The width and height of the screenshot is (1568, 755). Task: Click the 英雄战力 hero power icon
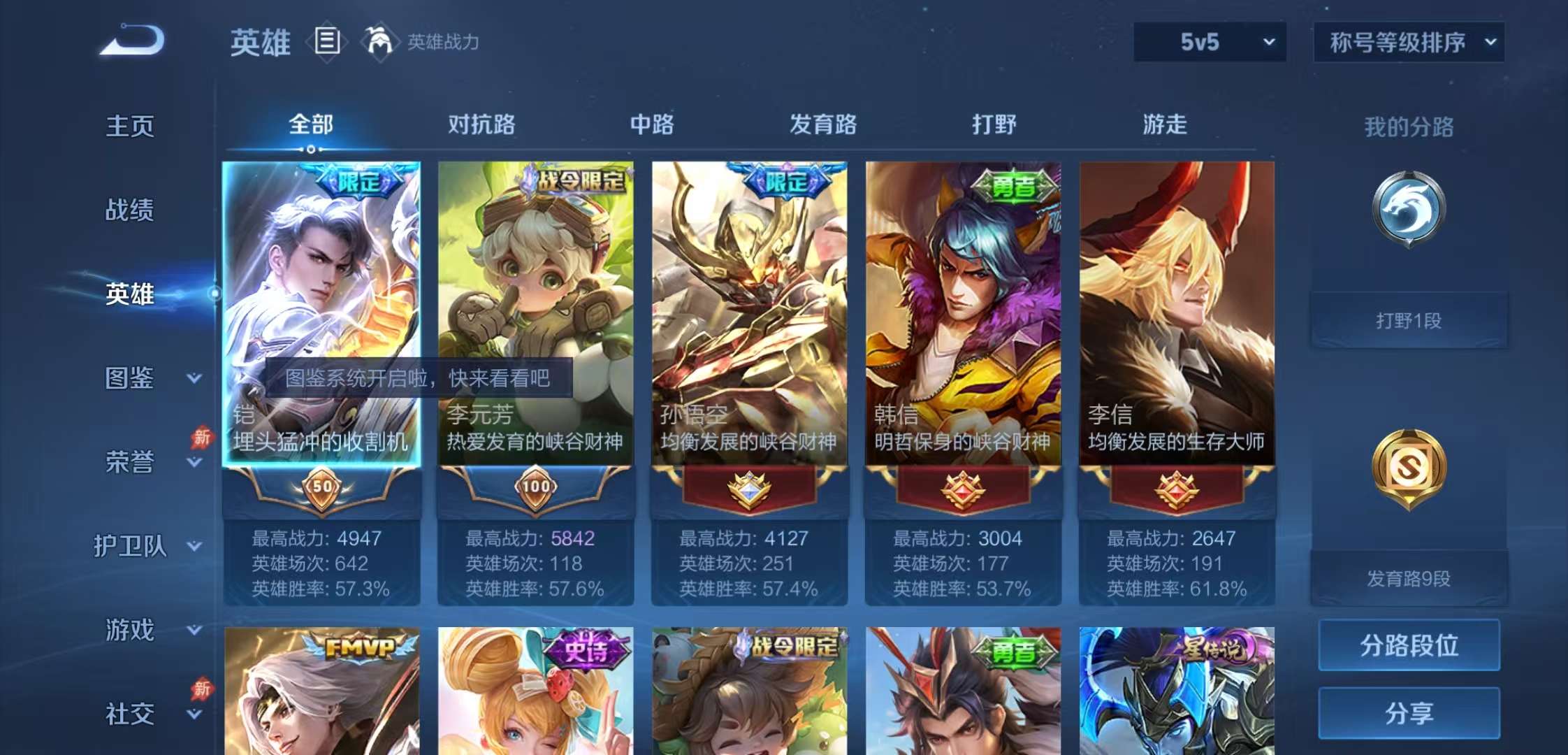click(x=382, y=41)
